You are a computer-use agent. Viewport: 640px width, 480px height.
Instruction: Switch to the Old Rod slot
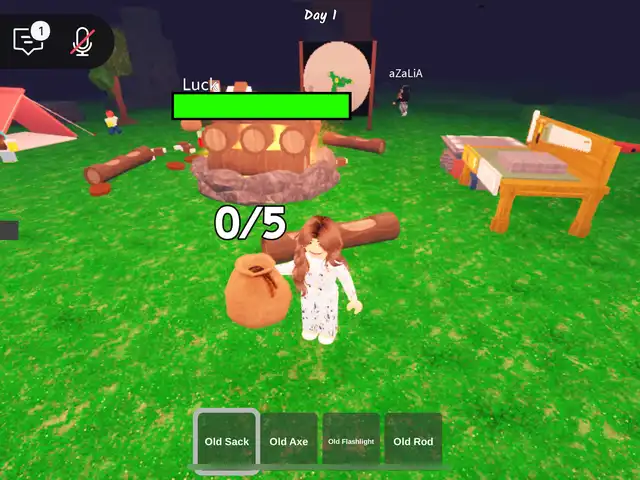pos(413,440)
